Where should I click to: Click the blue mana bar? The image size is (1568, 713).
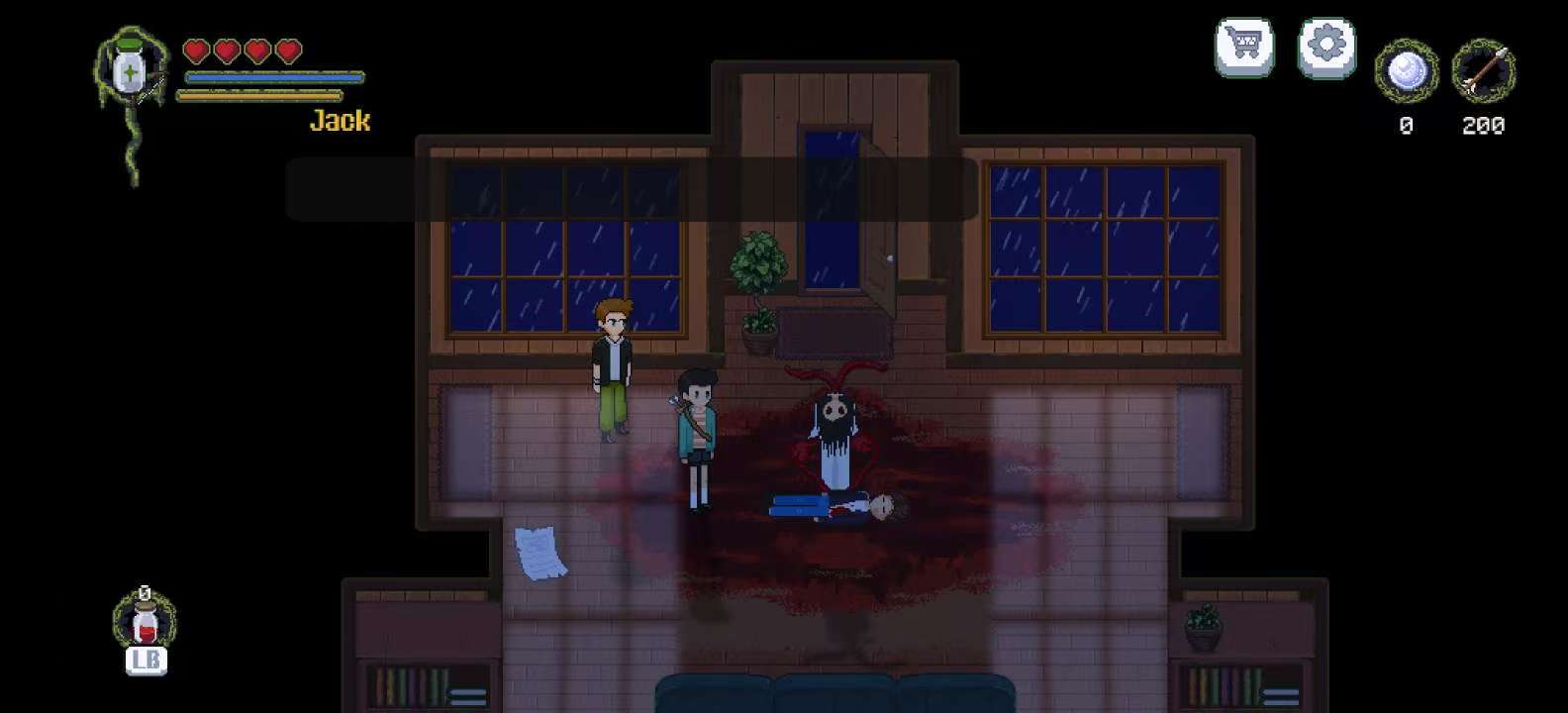[x=272, y=78]
